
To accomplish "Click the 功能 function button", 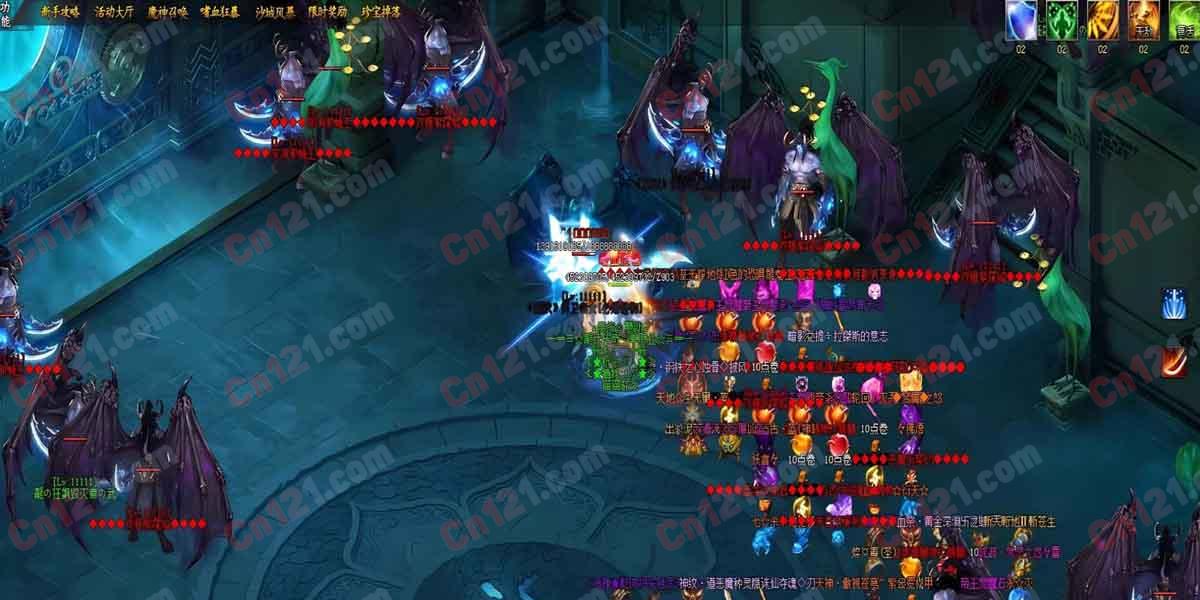I will (6, 12).
